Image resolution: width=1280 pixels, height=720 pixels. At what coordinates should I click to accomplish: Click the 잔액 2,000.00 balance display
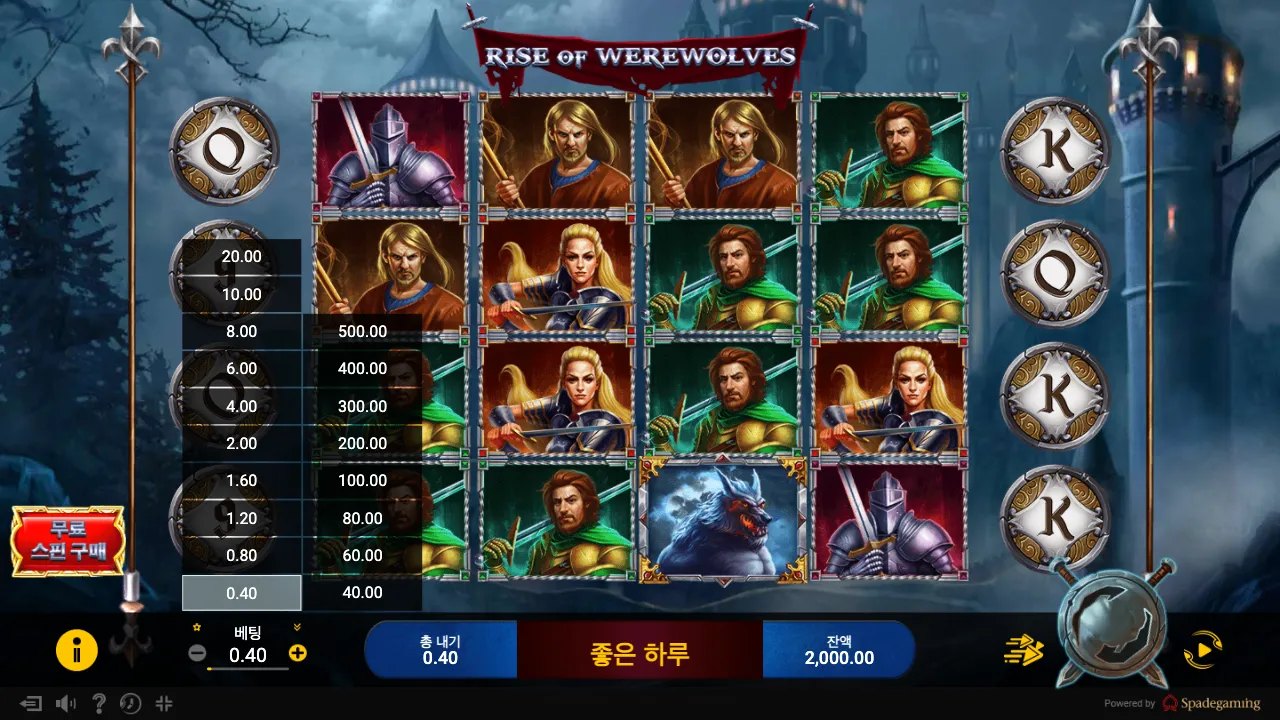(839, 649)
